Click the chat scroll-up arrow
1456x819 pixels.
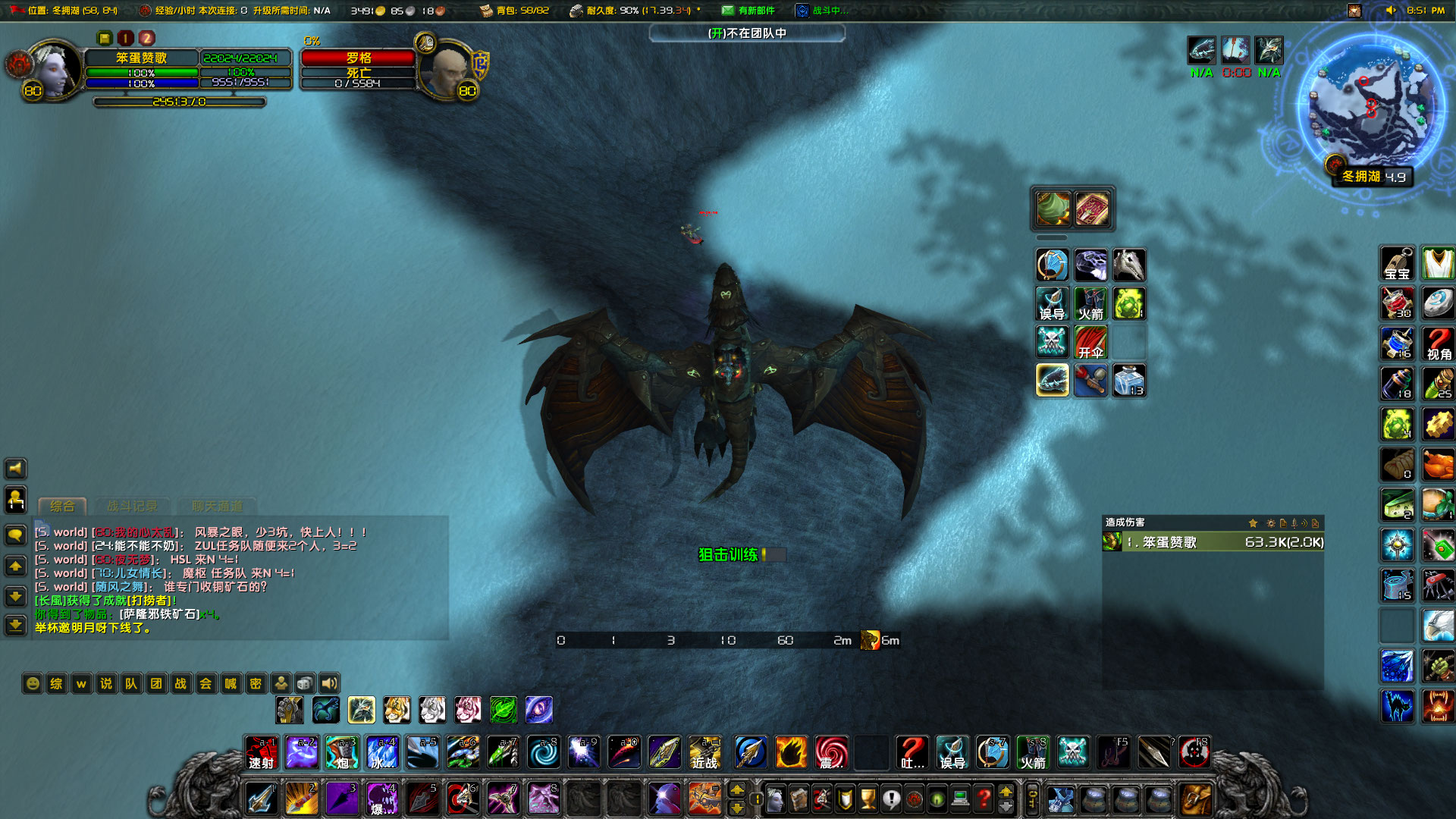click(x=14, y=566)
